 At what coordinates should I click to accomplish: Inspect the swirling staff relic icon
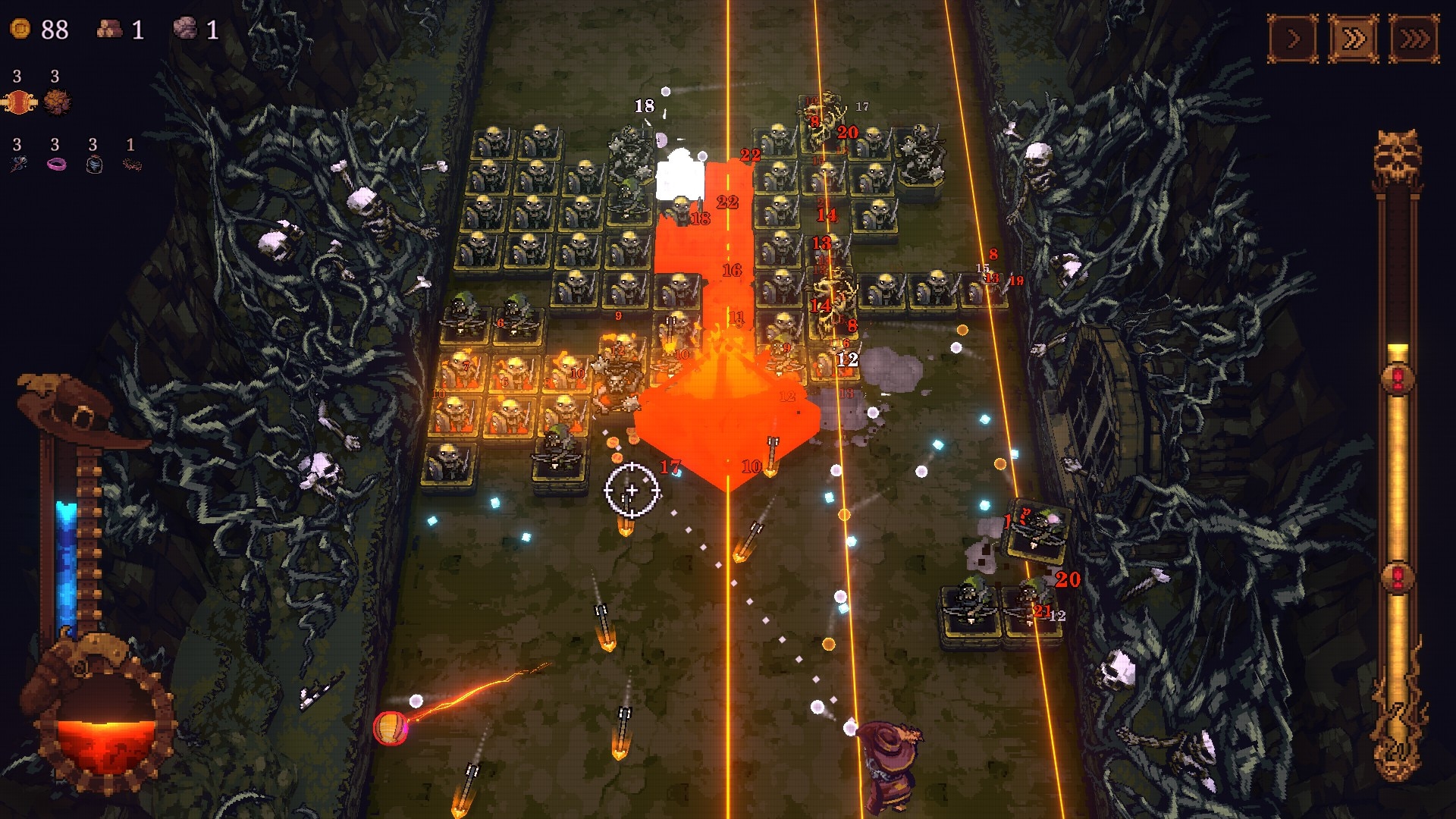pos(18,164)
